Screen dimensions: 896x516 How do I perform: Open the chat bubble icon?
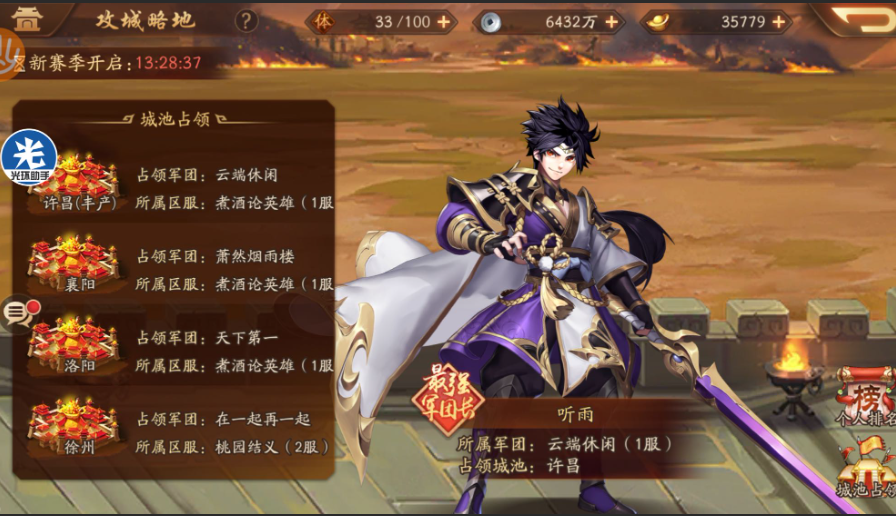pos(18,314)
